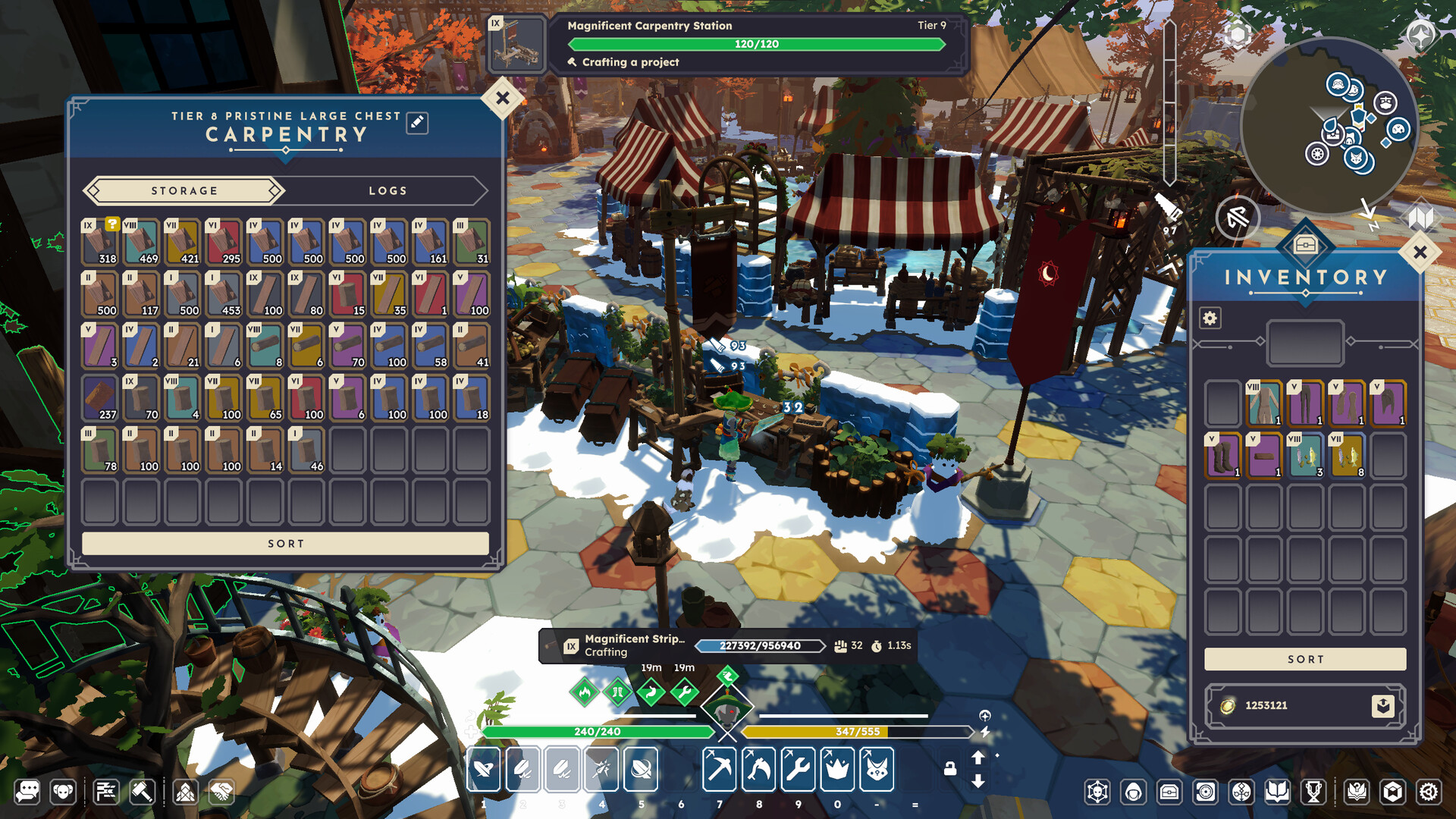Open the quest journal book icon
The height and width of the screenshot is (819, 1456).
pyautogui.click(x=1278, y=792)
